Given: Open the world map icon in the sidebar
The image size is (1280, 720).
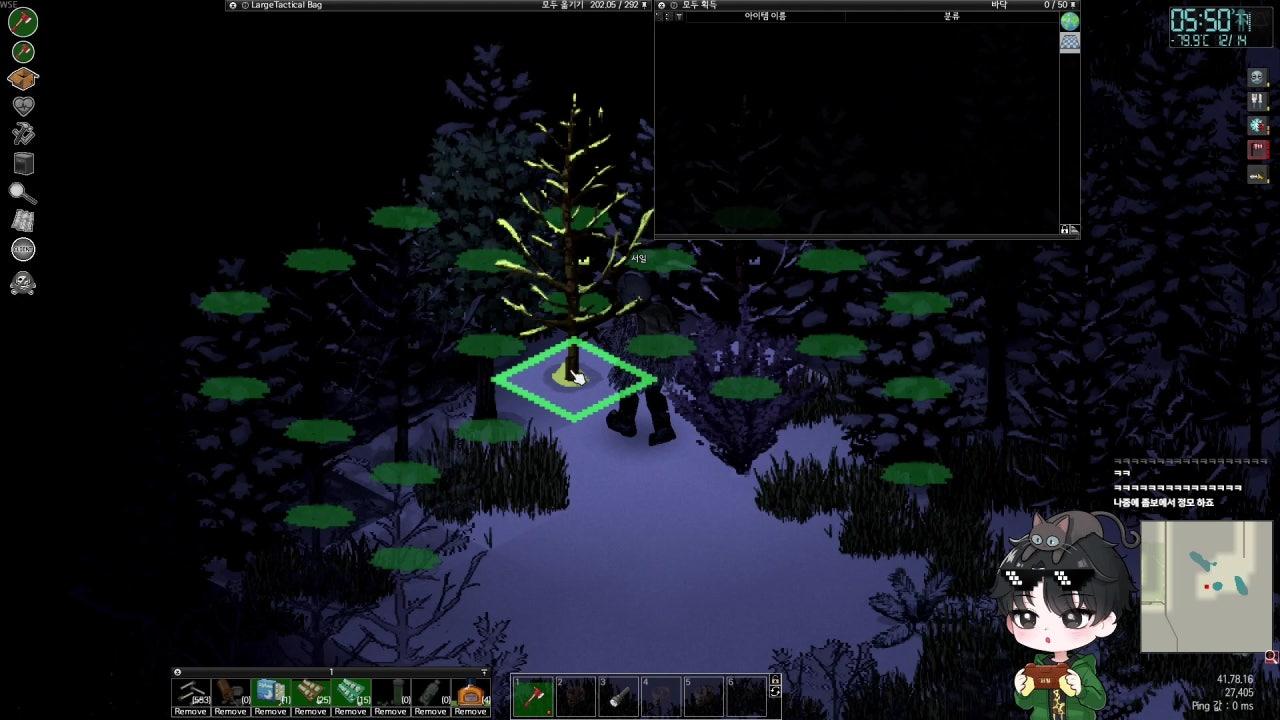Looking at the screenshot, I should point(23,221).
